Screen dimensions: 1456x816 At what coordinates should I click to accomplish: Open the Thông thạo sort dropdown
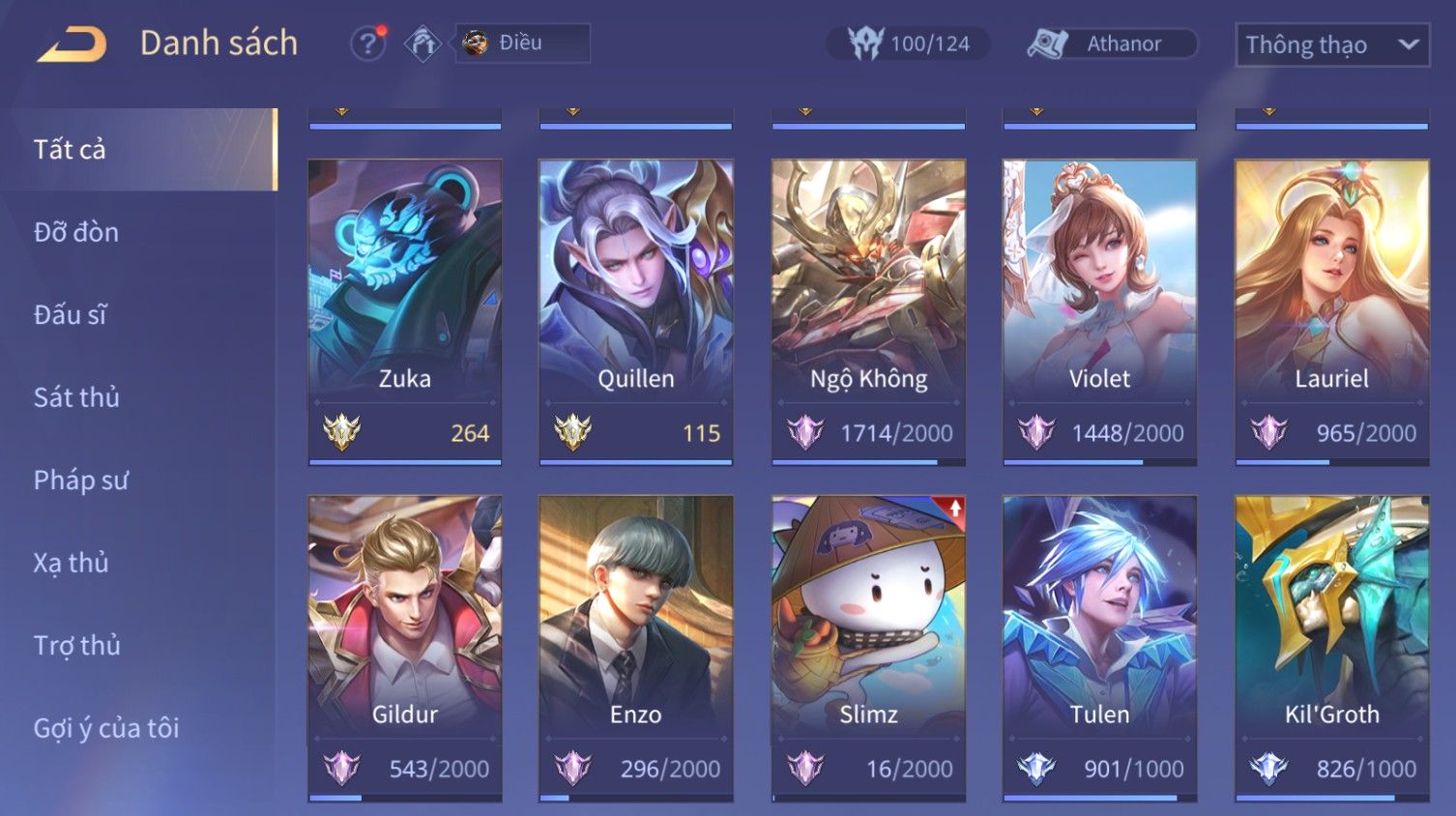coord(1331,44)
